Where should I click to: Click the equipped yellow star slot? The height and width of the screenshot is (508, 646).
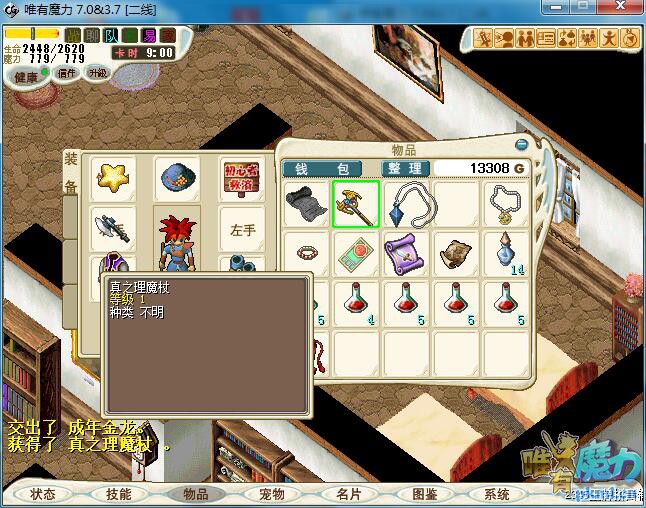[x=112, y=178]
